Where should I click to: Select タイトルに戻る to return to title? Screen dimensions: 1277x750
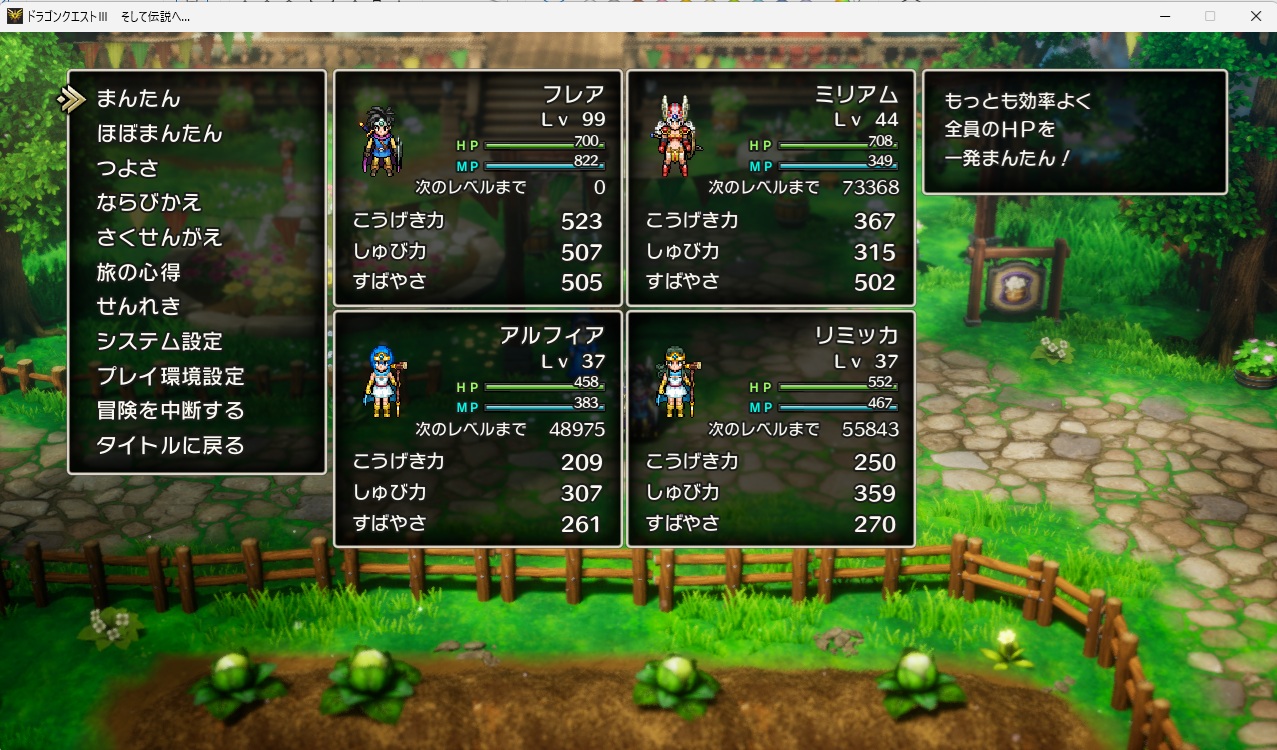tap(170, 445)
